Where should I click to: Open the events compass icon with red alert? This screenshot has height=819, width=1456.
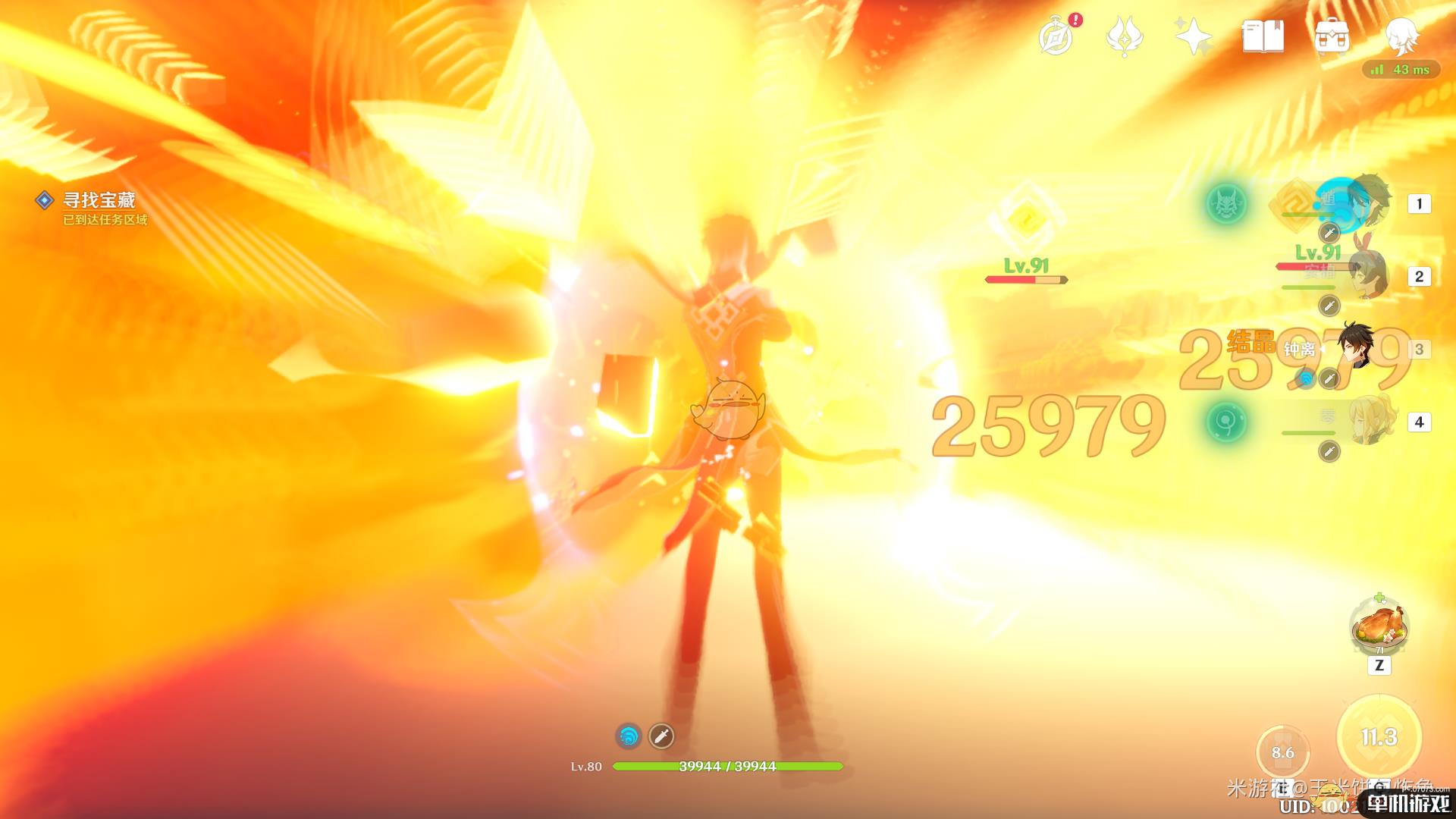click(x=1056, y=36)
